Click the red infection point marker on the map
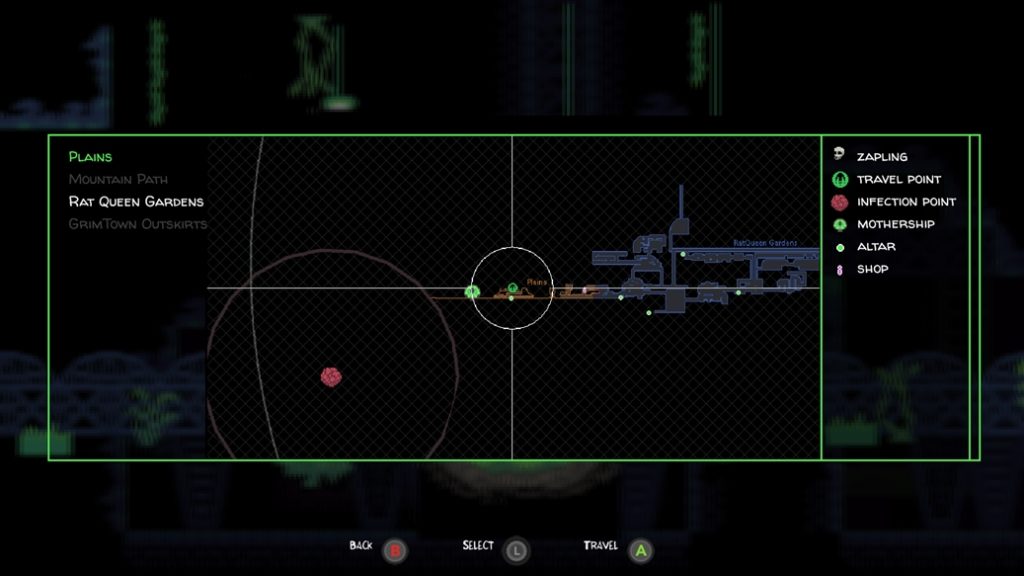 331,376
